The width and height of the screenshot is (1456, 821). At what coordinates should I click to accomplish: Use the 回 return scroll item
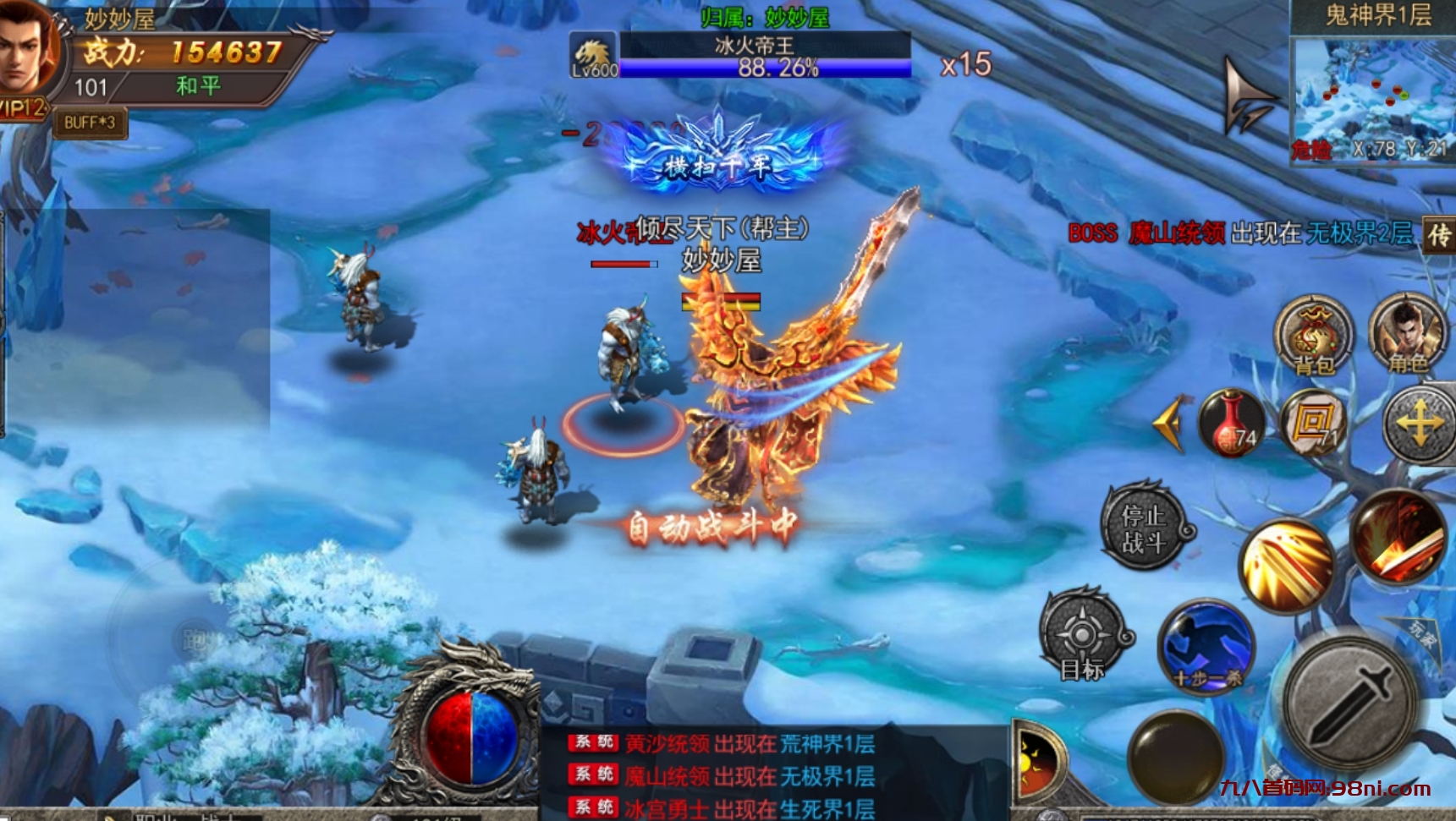coord(1312,423)
